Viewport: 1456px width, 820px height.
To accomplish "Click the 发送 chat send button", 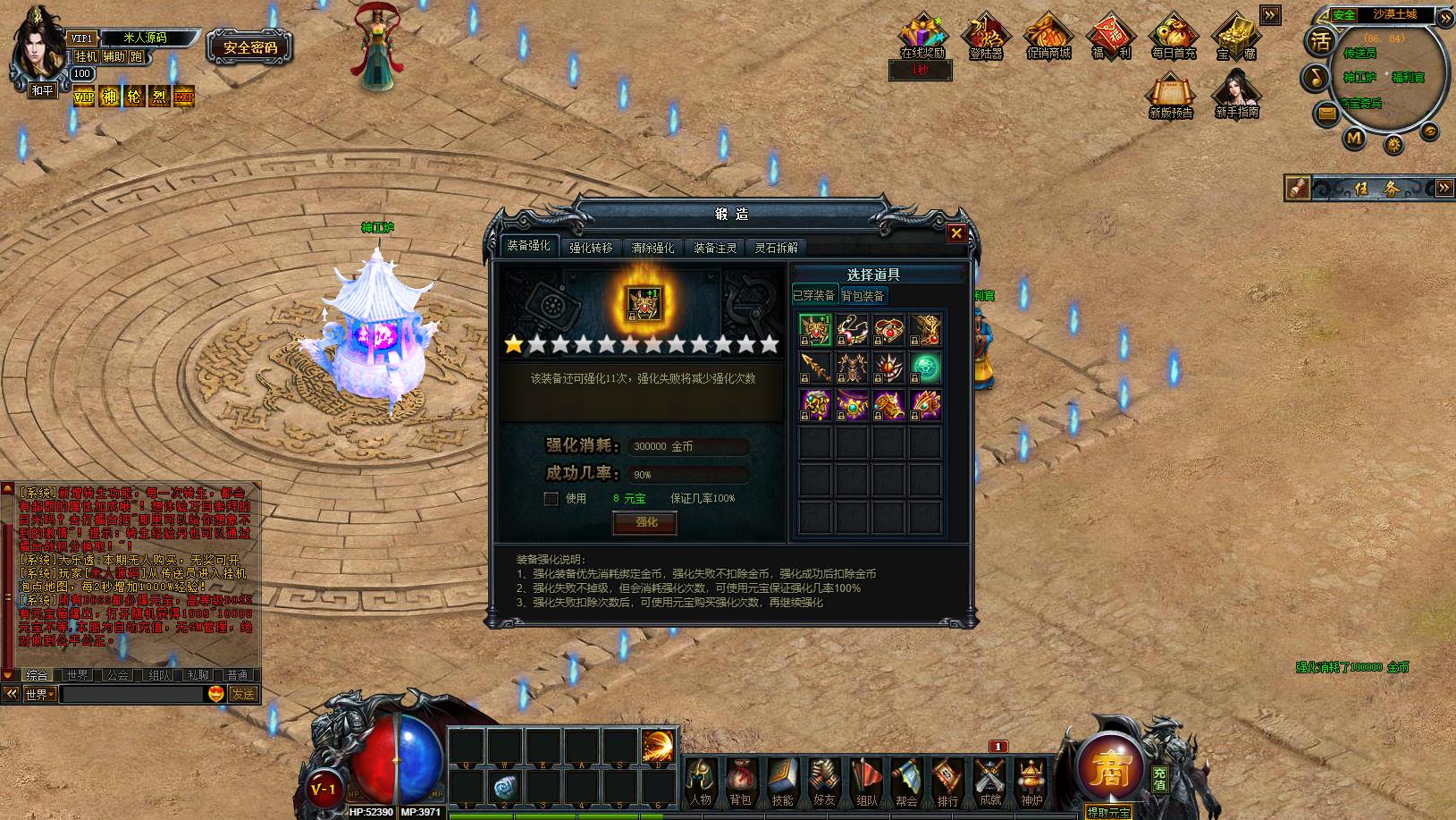I will click(x=243, y=694).
